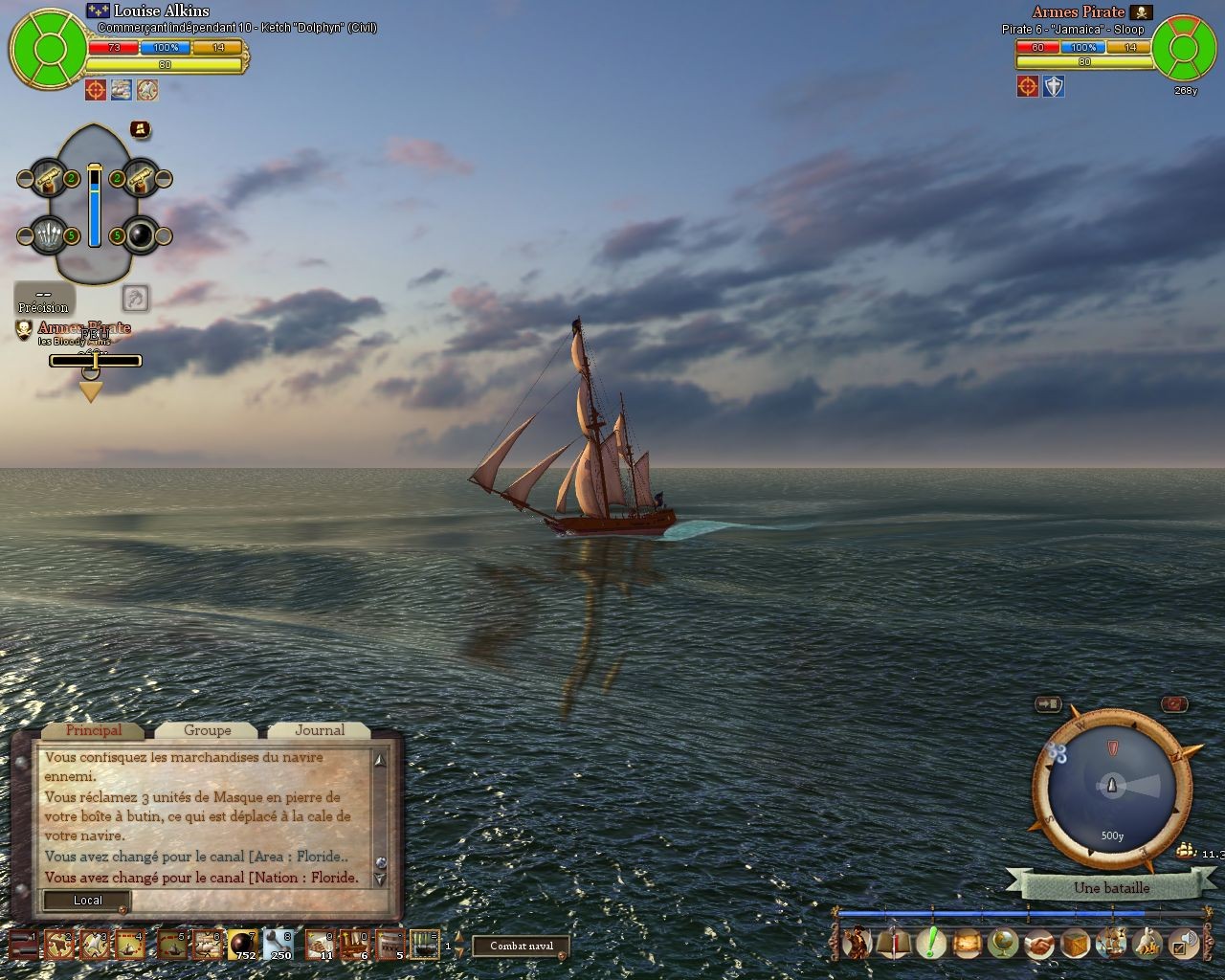Screen dimensions: 1225x980
Task: Open the speaker sound options button
Action: 1185,945
